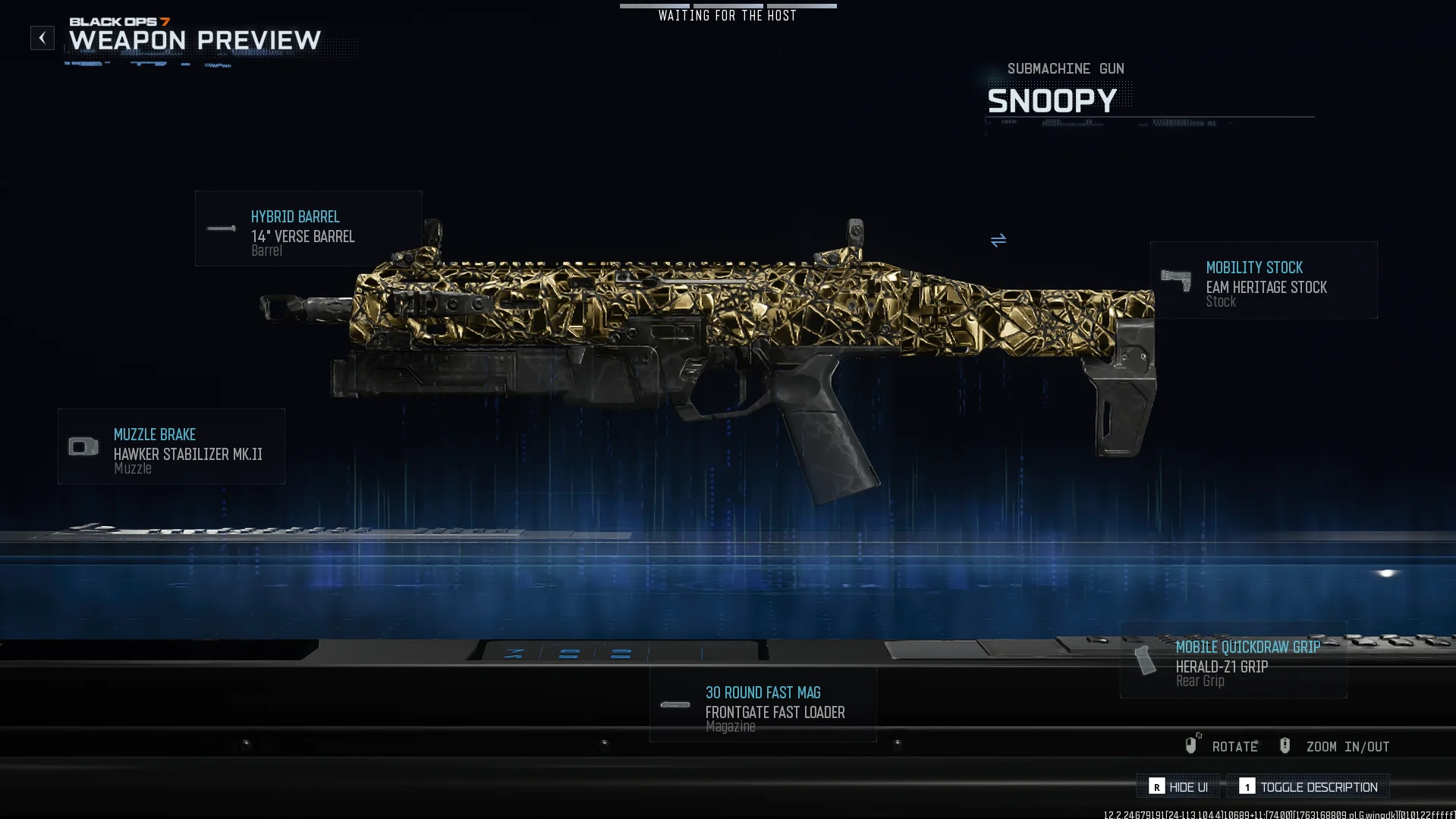Open the Muzzle Brake attachment card

(x=171, y=446)
